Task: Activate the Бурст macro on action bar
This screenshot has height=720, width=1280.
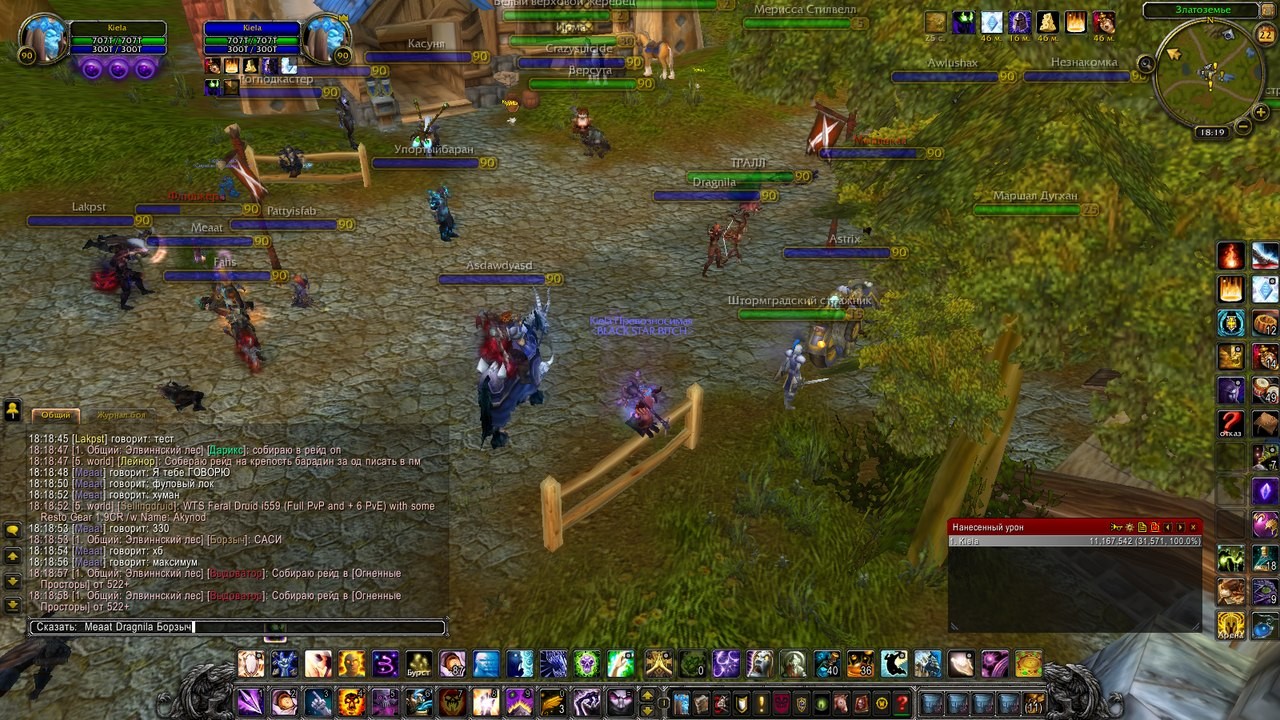Action: coord(419,663)
